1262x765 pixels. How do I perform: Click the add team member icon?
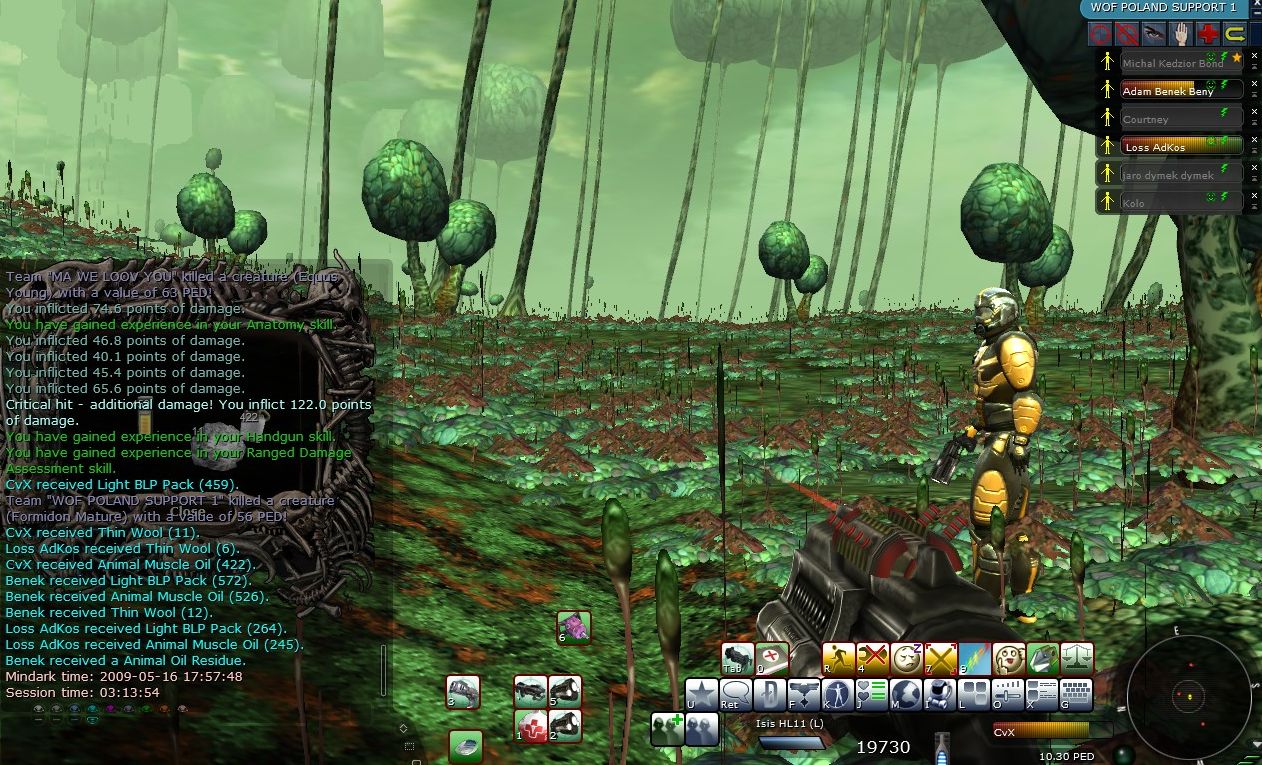pyautogui.click(x=668, y=728)
